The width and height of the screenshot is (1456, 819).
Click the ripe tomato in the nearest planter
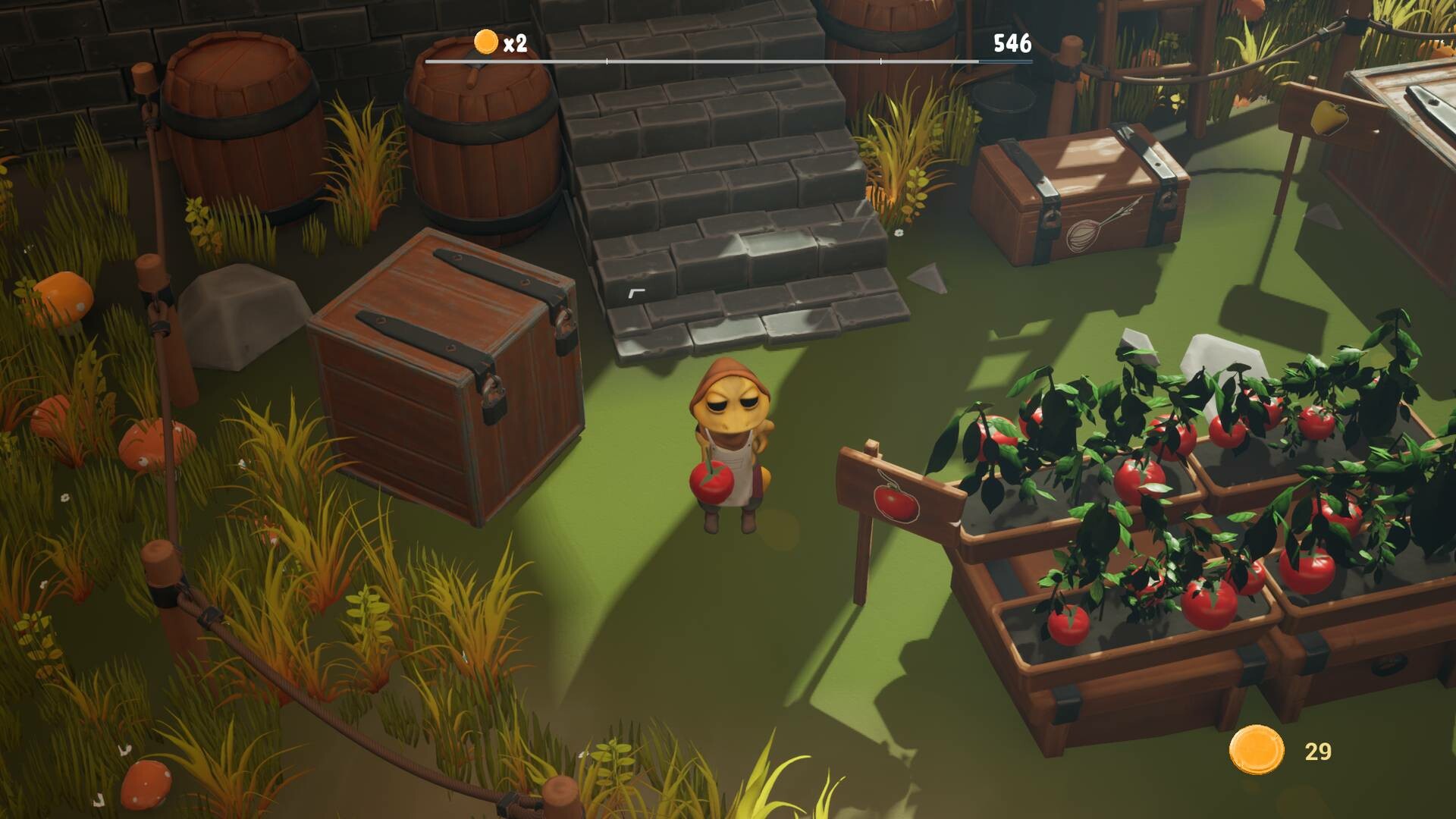tap(1068, 623)
